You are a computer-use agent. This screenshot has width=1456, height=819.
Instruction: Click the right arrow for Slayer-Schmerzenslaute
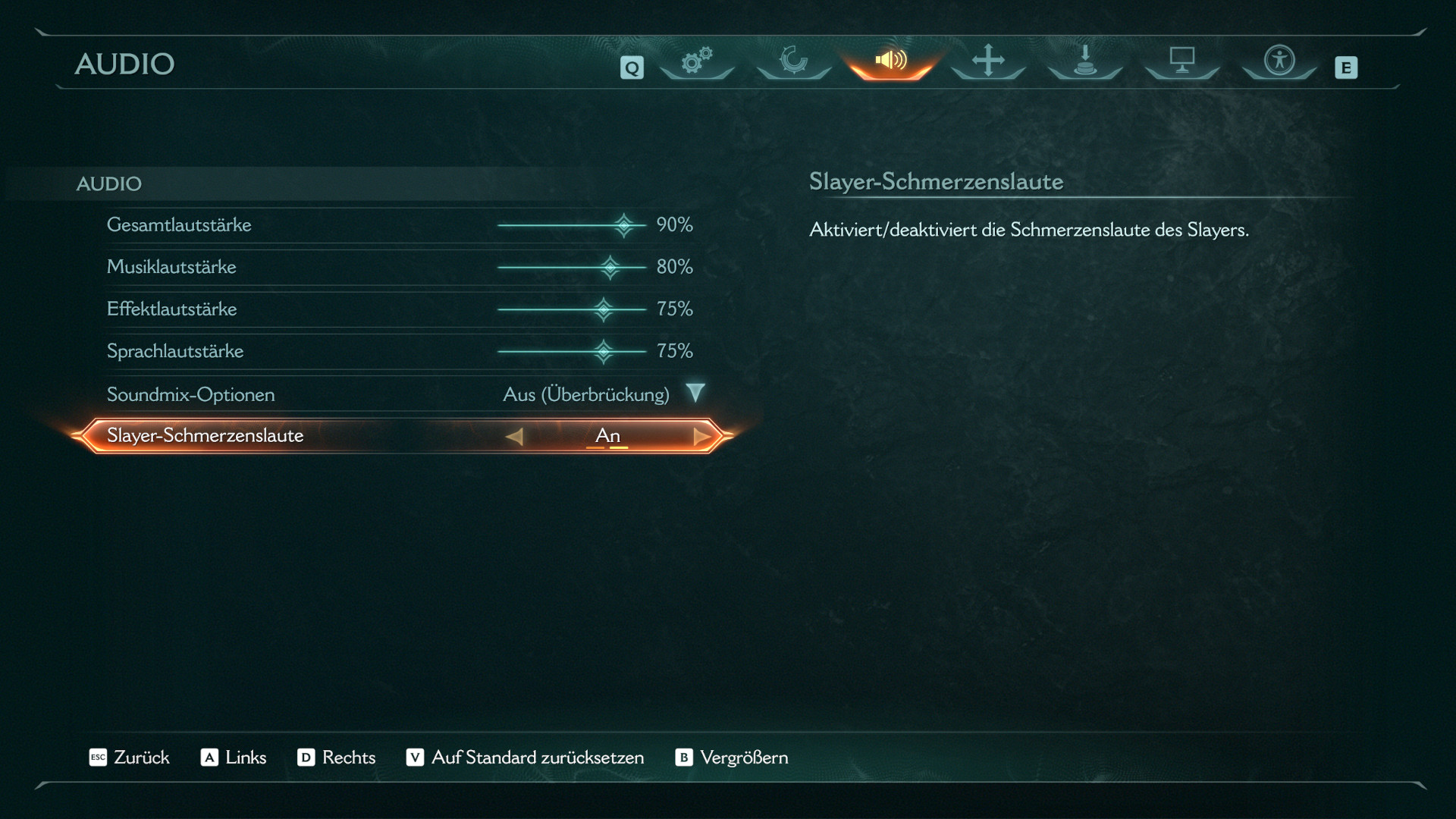701,436
